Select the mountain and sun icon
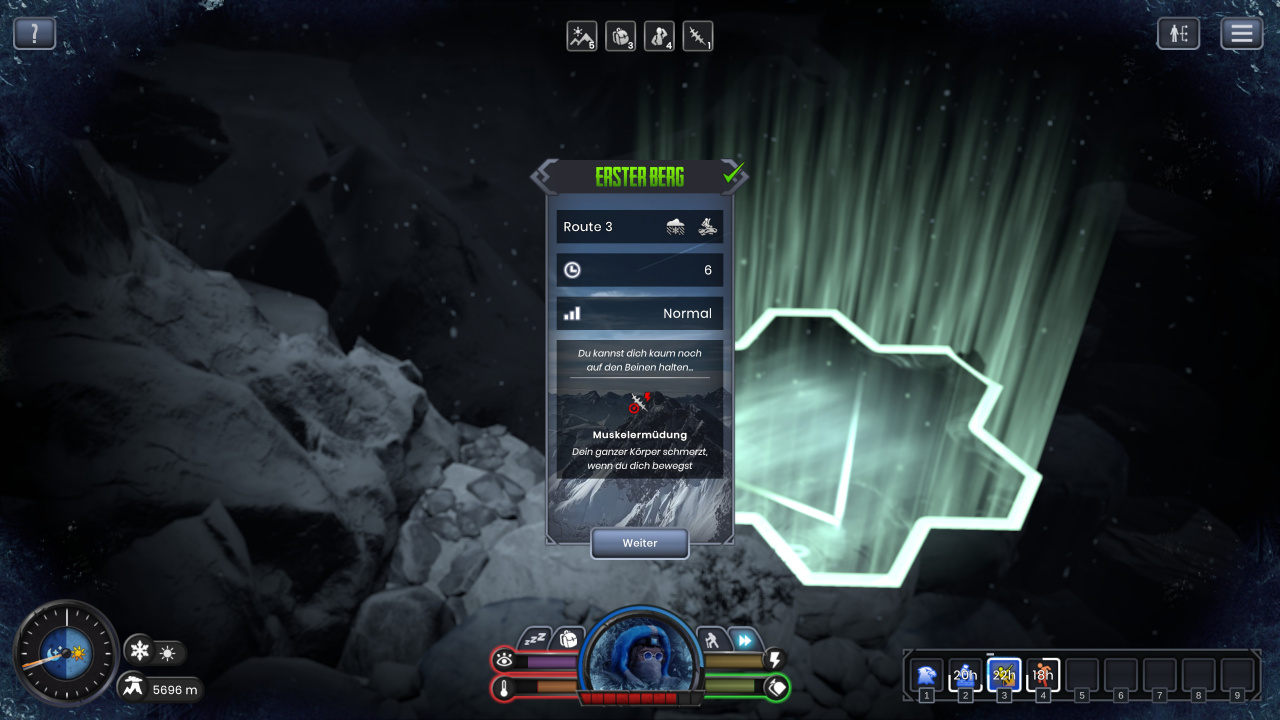 click(x=582, y=37)
